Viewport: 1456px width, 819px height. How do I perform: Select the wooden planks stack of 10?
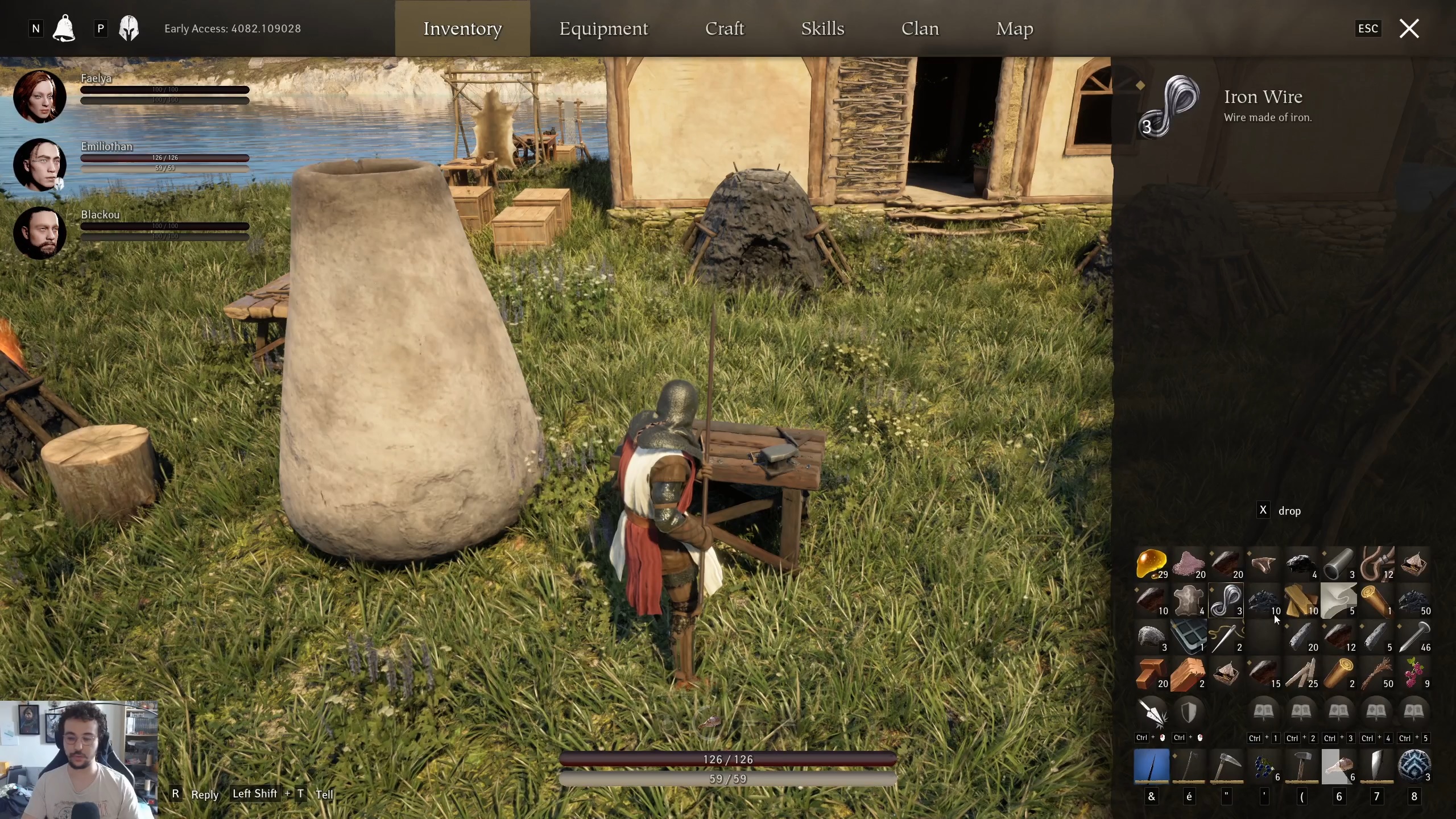[x=1301, y=601]
